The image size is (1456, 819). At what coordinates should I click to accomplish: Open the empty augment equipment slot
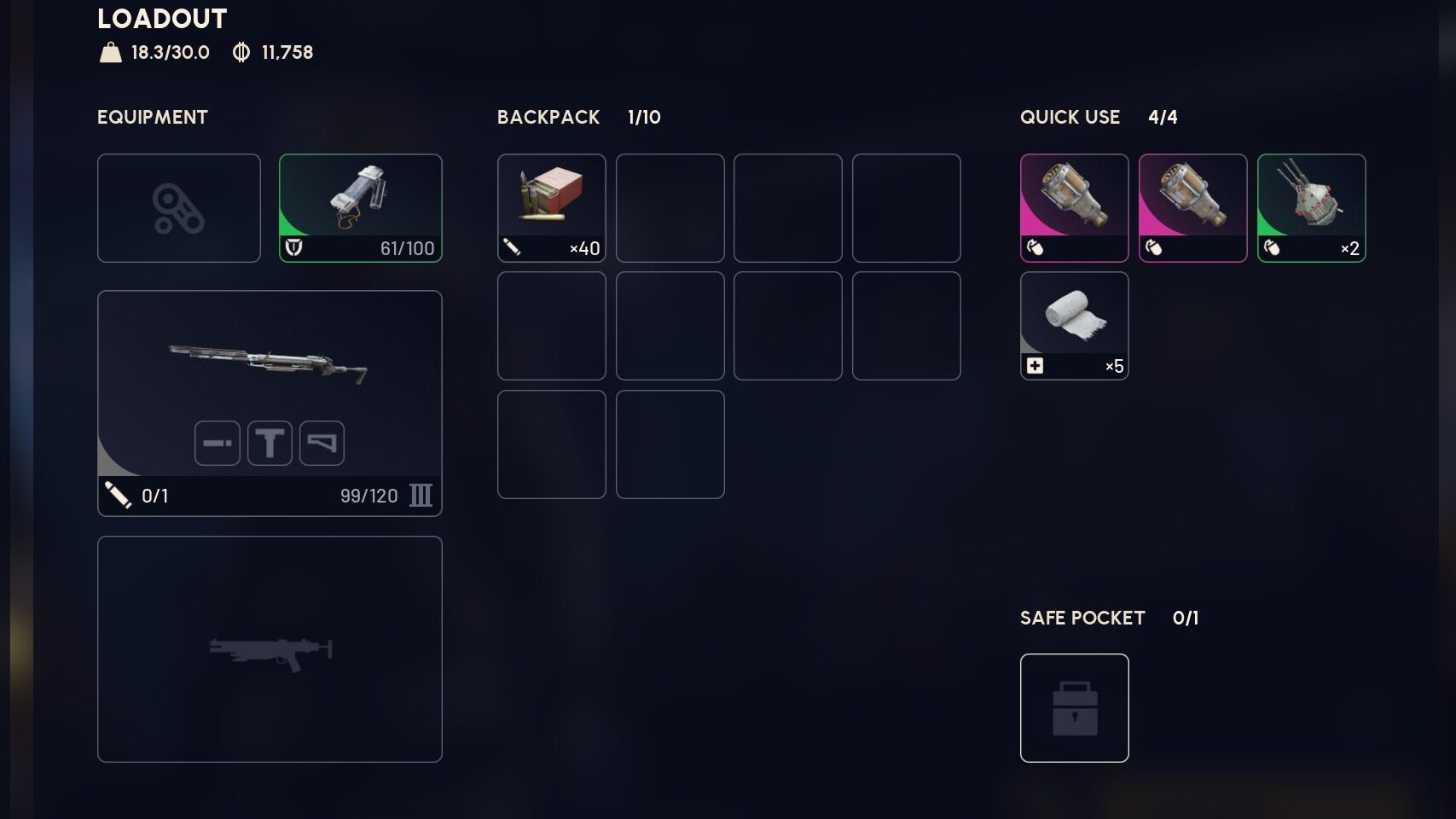178,207
